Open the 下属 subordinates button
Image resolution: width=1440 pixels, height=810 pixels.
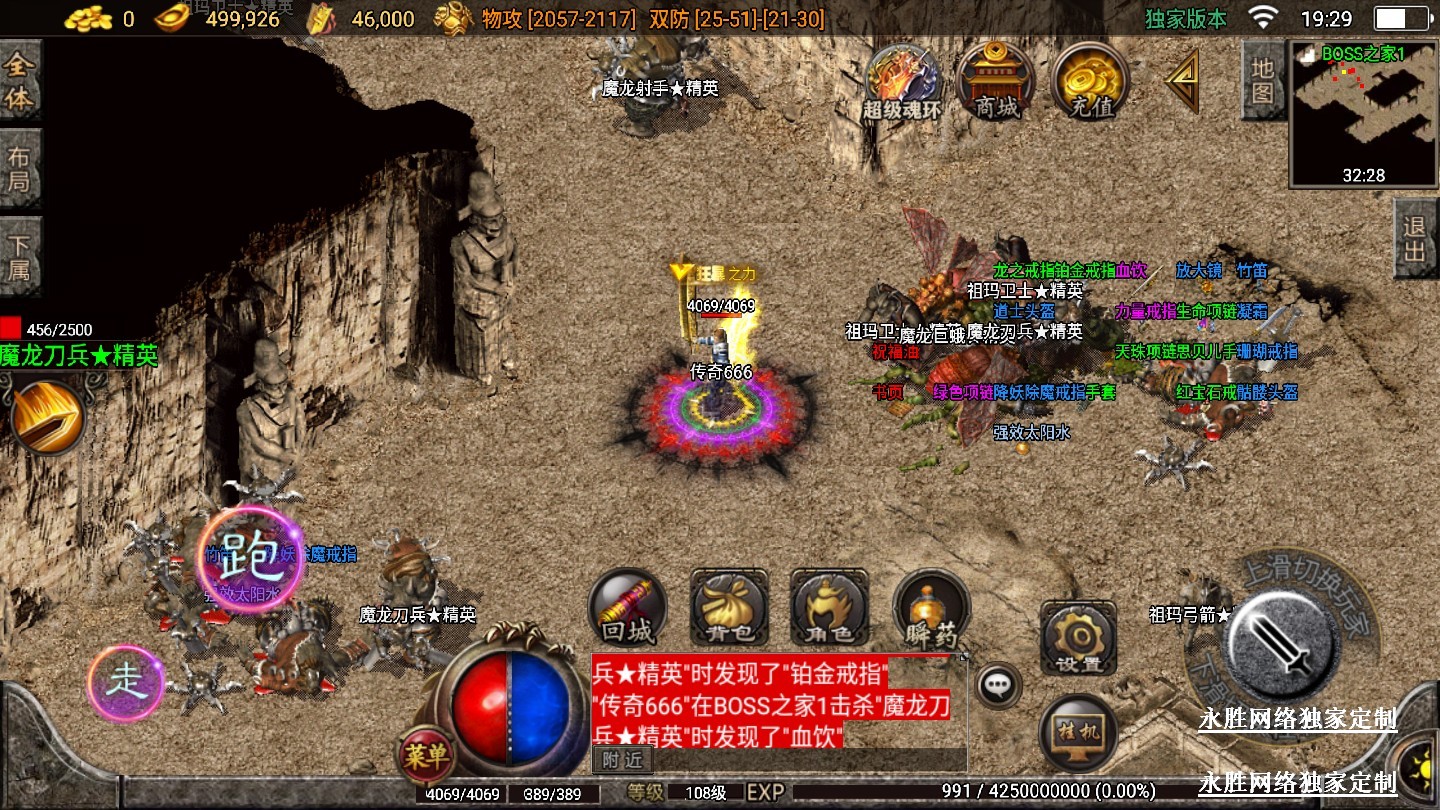tap(21, 257)
